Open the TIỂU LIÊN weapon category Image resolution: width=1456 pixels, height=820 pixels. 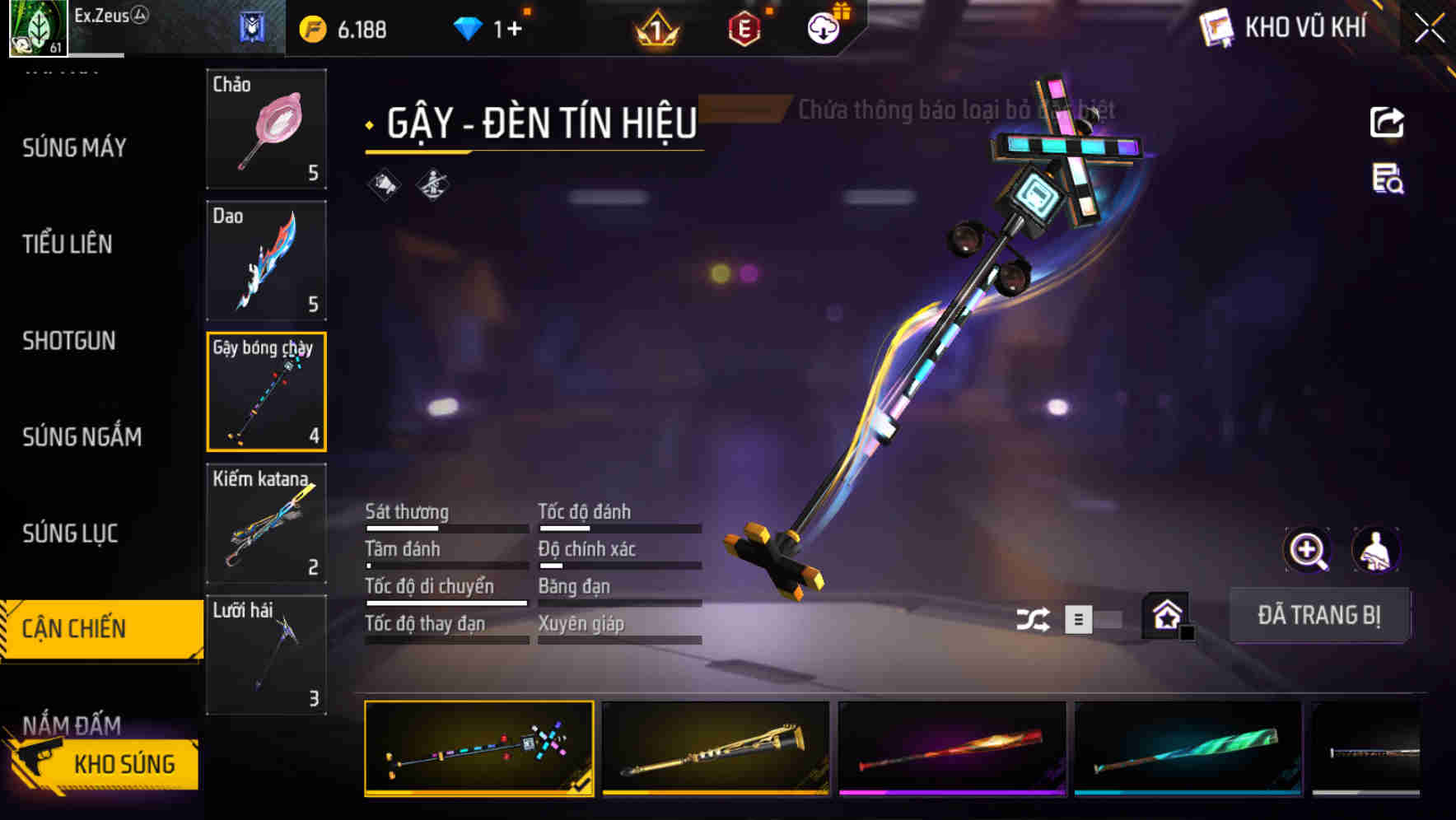[x=68, y=245]
